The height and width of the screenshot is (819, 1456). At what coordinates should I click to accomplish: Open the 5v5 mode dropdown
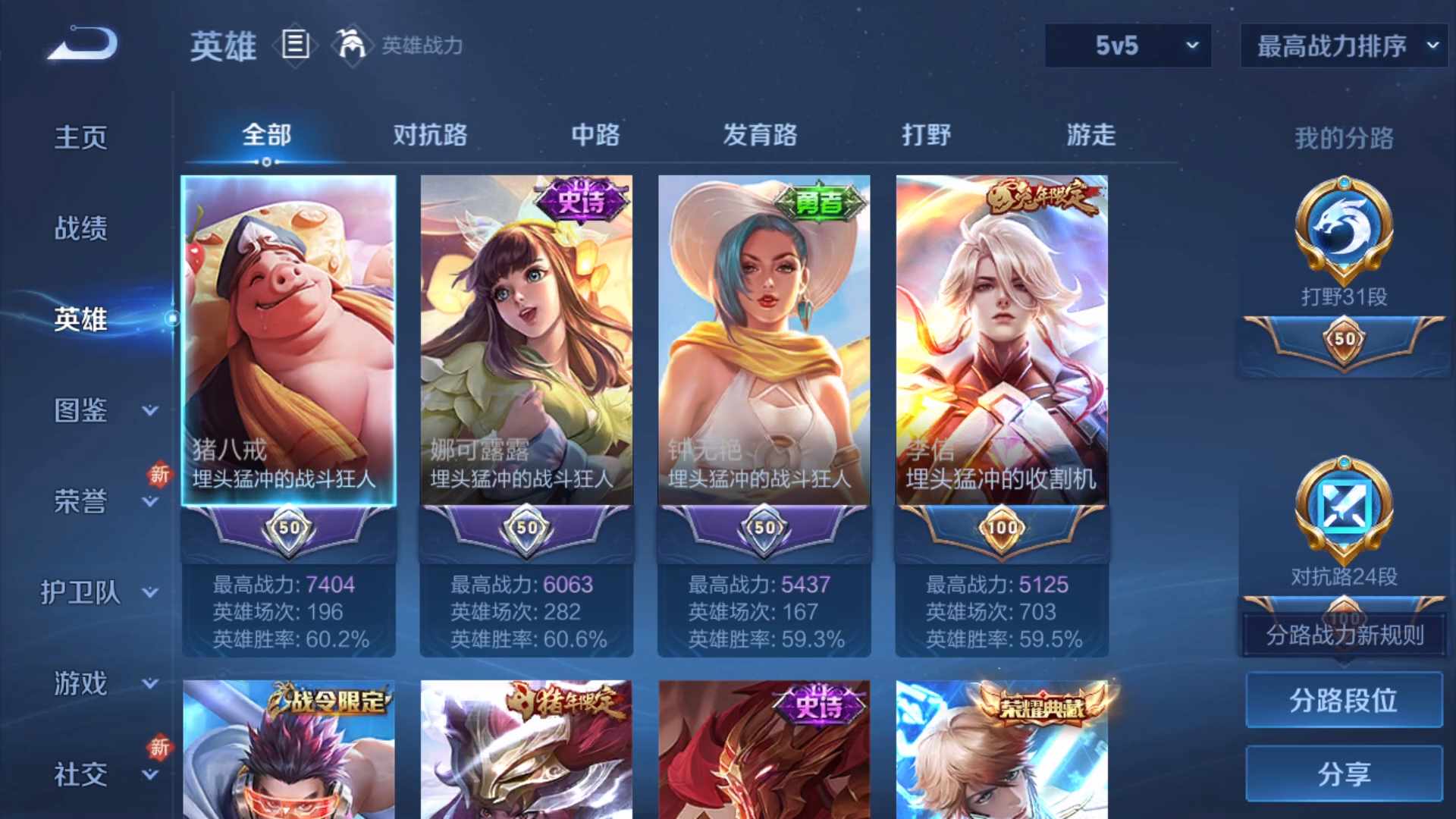point(1128,45)
